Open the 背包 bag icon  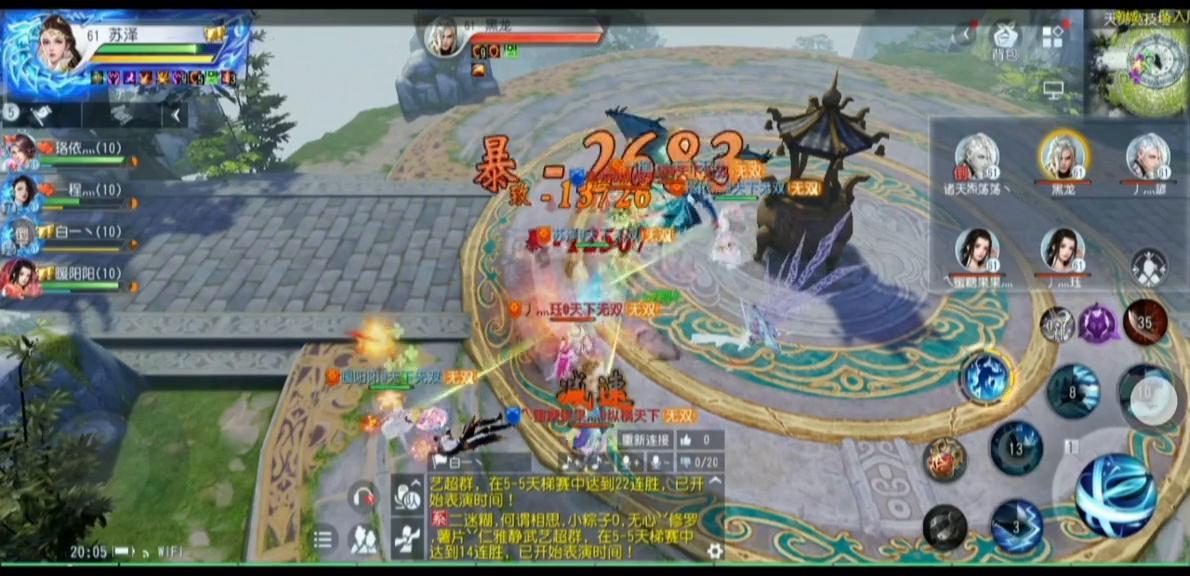pos(1004,40)
